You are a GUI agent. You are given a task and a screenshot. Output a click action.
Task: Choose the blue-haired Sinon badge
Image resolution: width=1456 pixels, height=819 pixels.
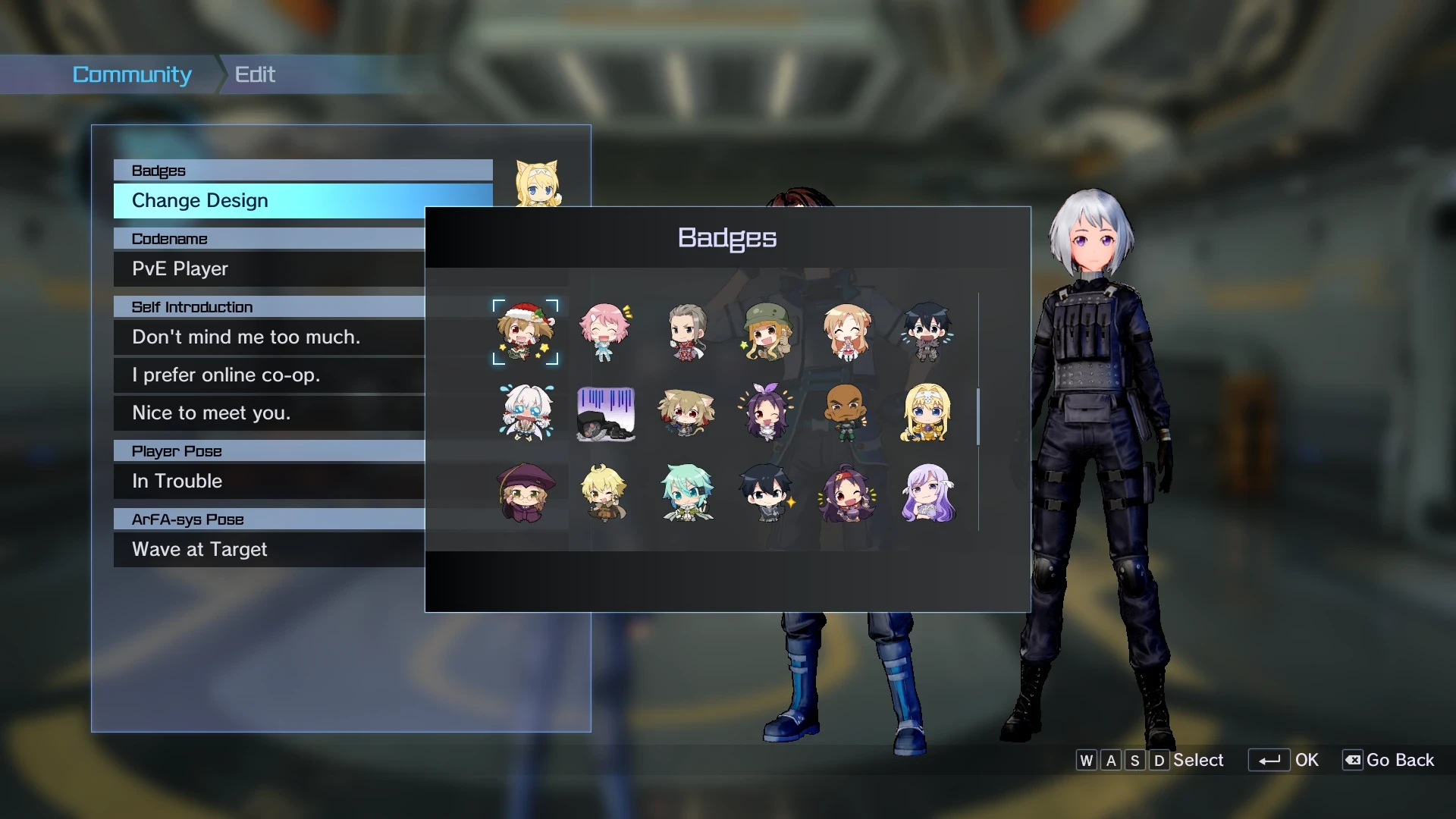(x=688, y=493)
